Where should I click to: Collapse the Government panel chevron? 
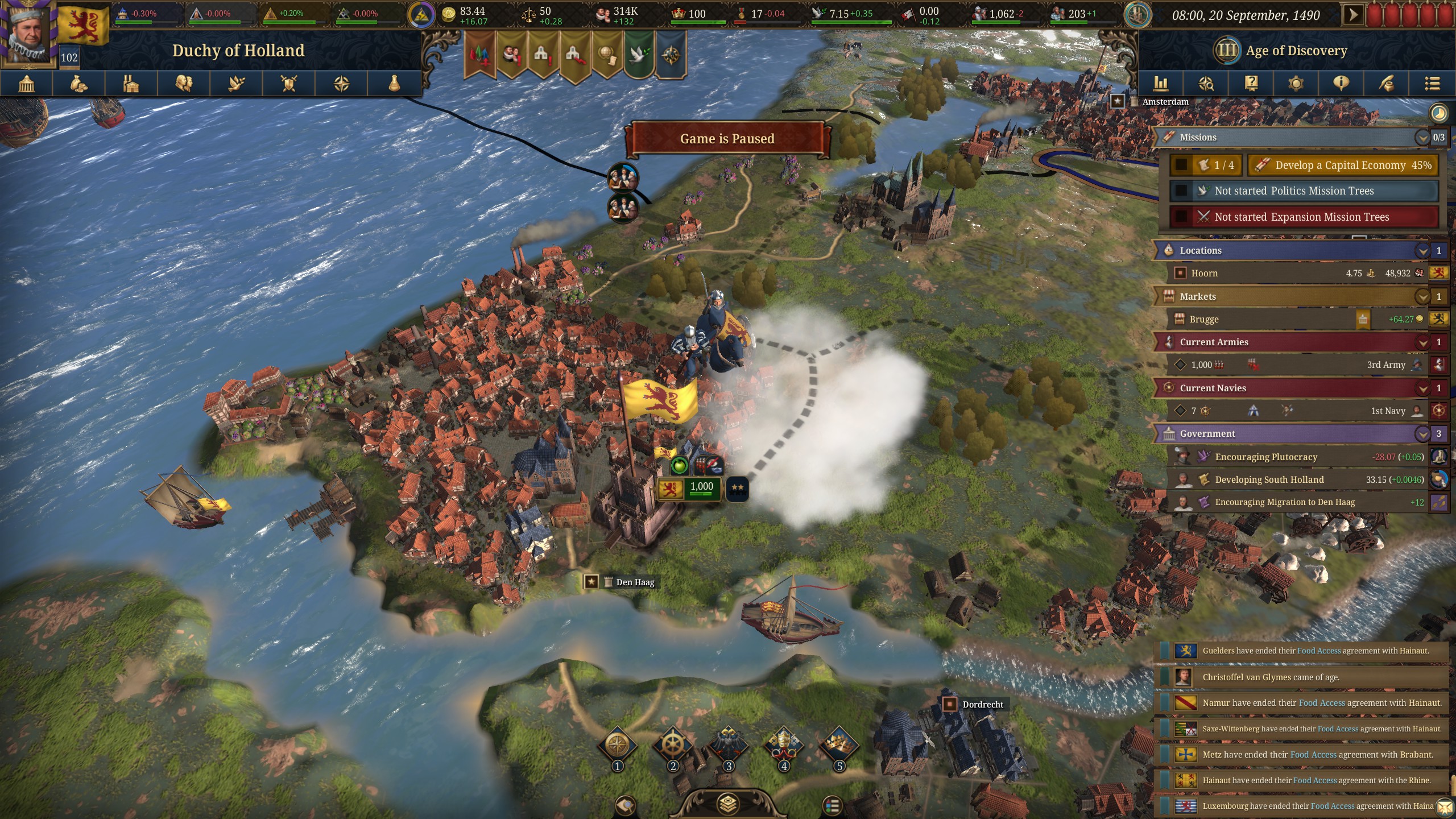pyautogui.click(x=1422, y=433)
